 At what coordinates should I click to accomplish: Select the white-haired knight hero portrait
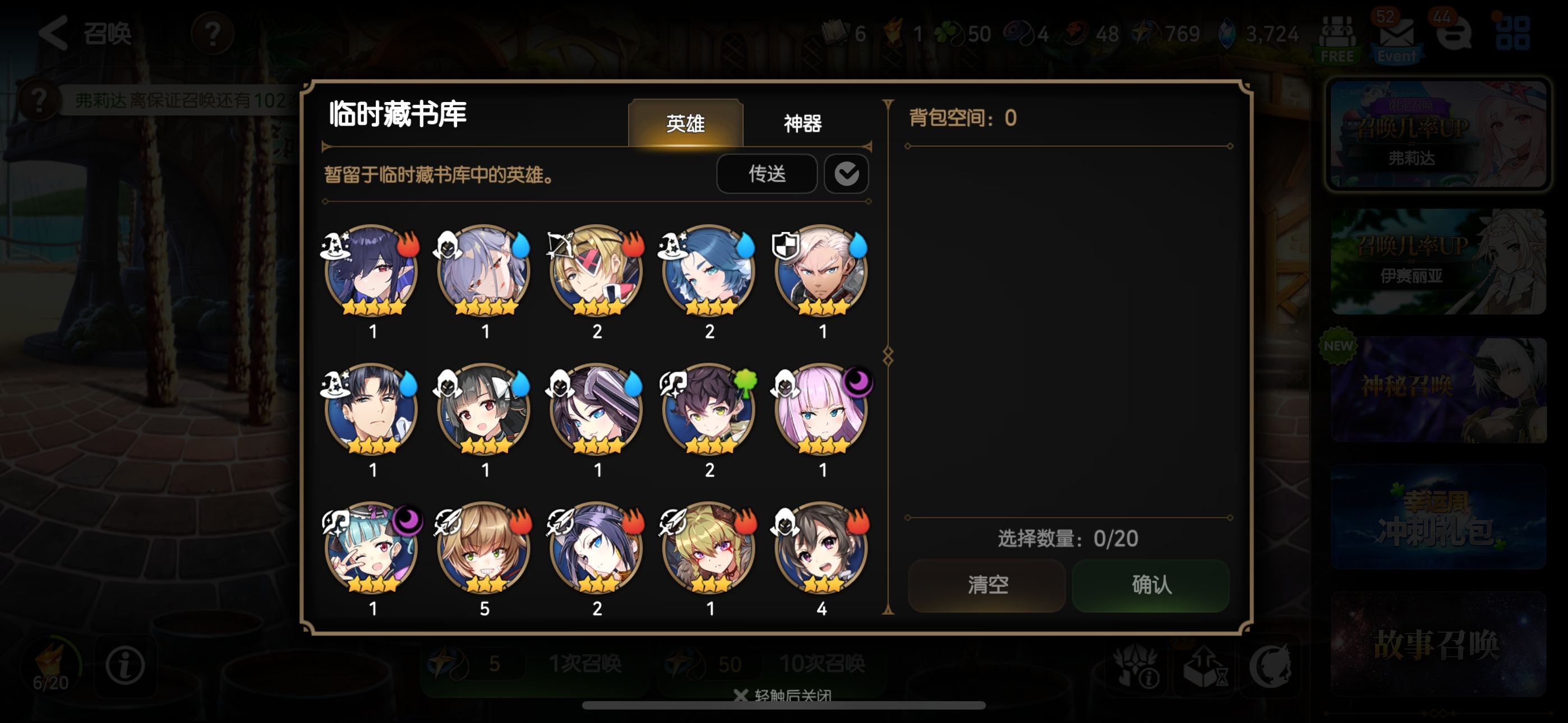820,271
